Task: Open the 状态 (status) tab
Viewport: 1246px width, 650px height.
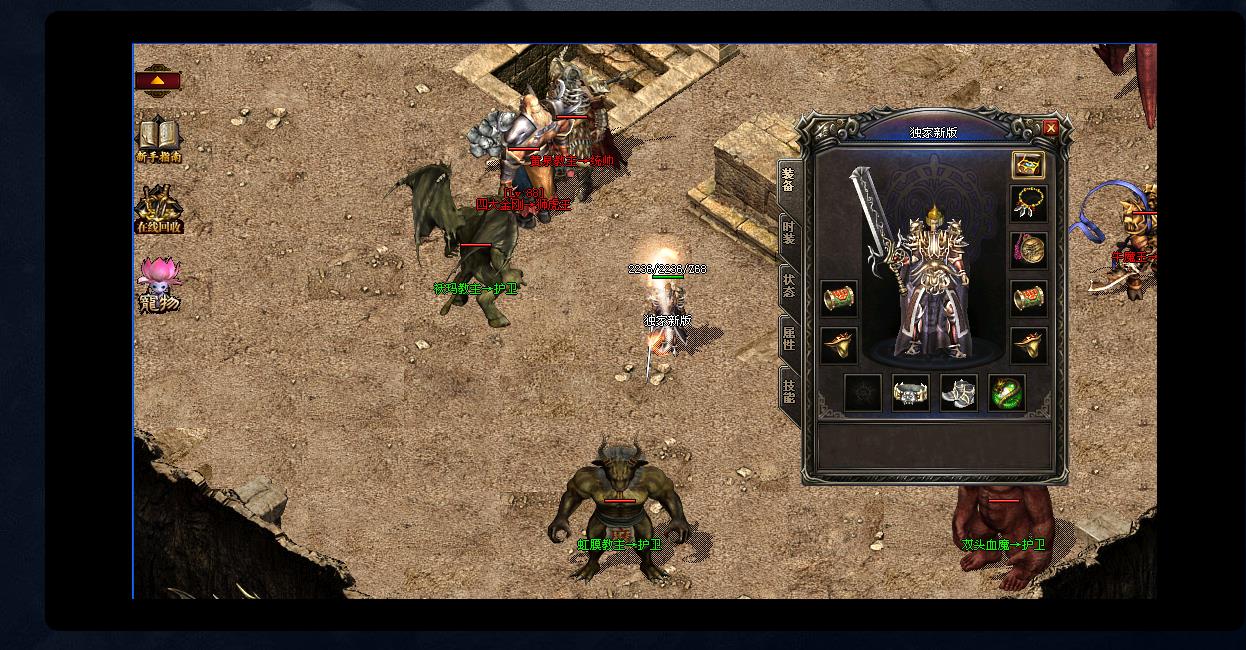Action: coord(789,287)
